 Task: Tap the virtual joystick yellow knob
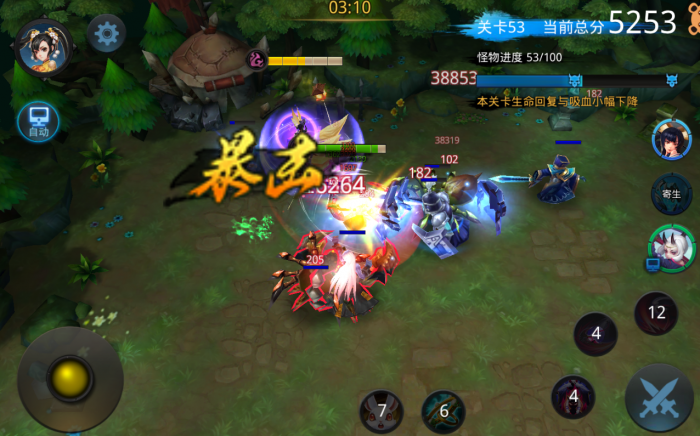(70, 379)
